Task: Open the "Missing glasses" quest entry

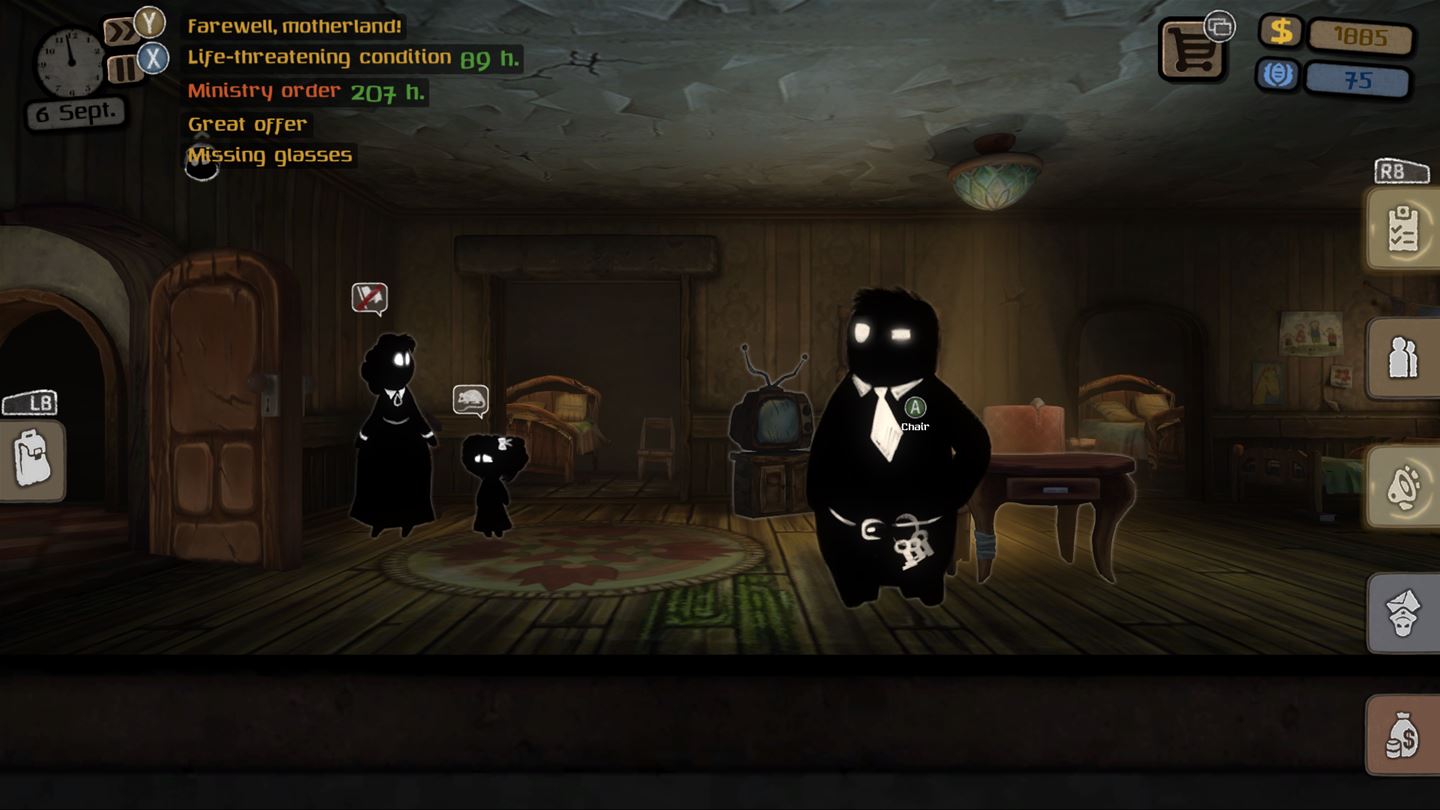Action: pos(270,155)
